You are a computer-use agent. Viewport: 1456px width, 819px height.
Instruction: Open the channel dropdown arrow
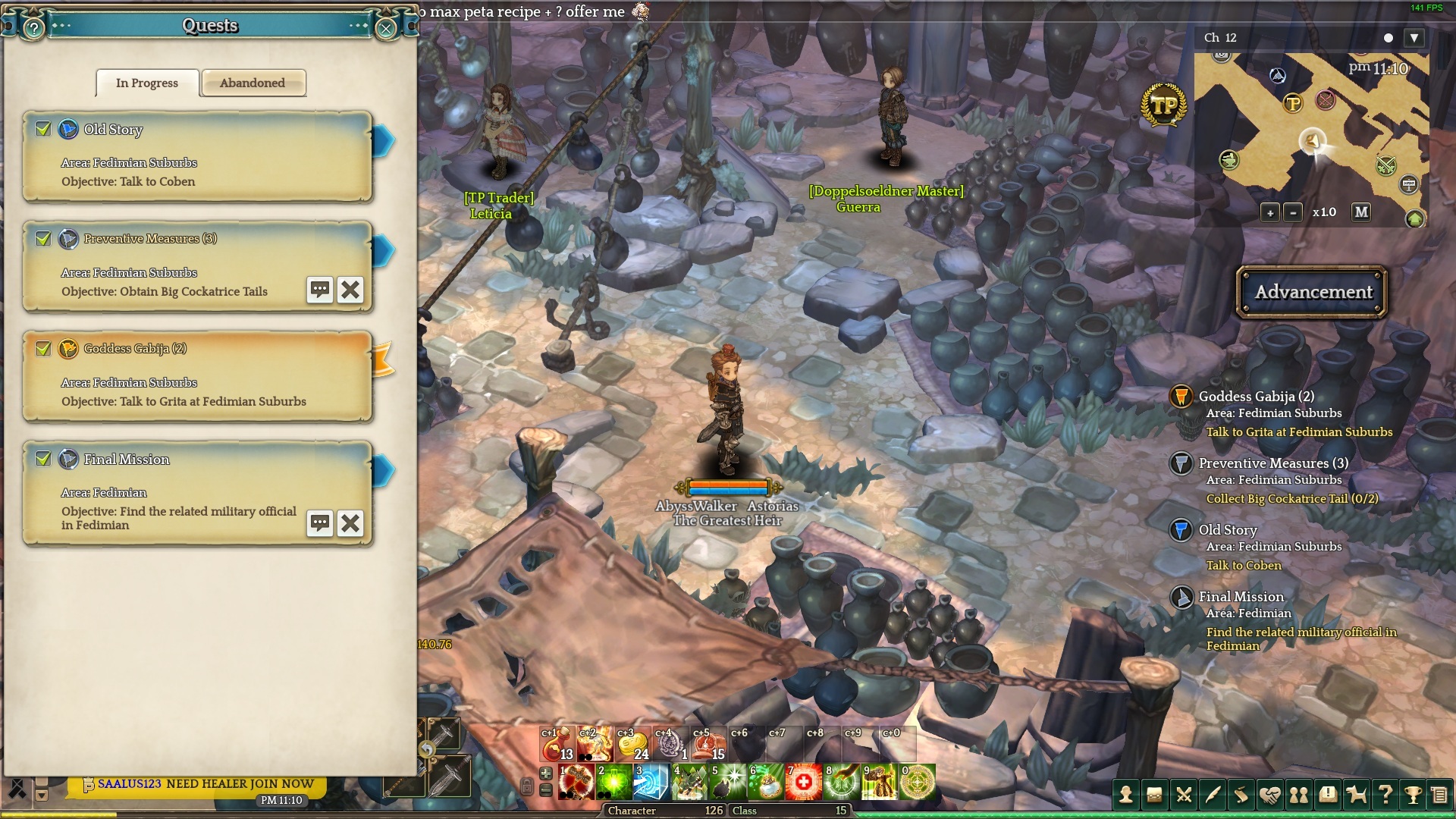click(x=1414, y=38)
